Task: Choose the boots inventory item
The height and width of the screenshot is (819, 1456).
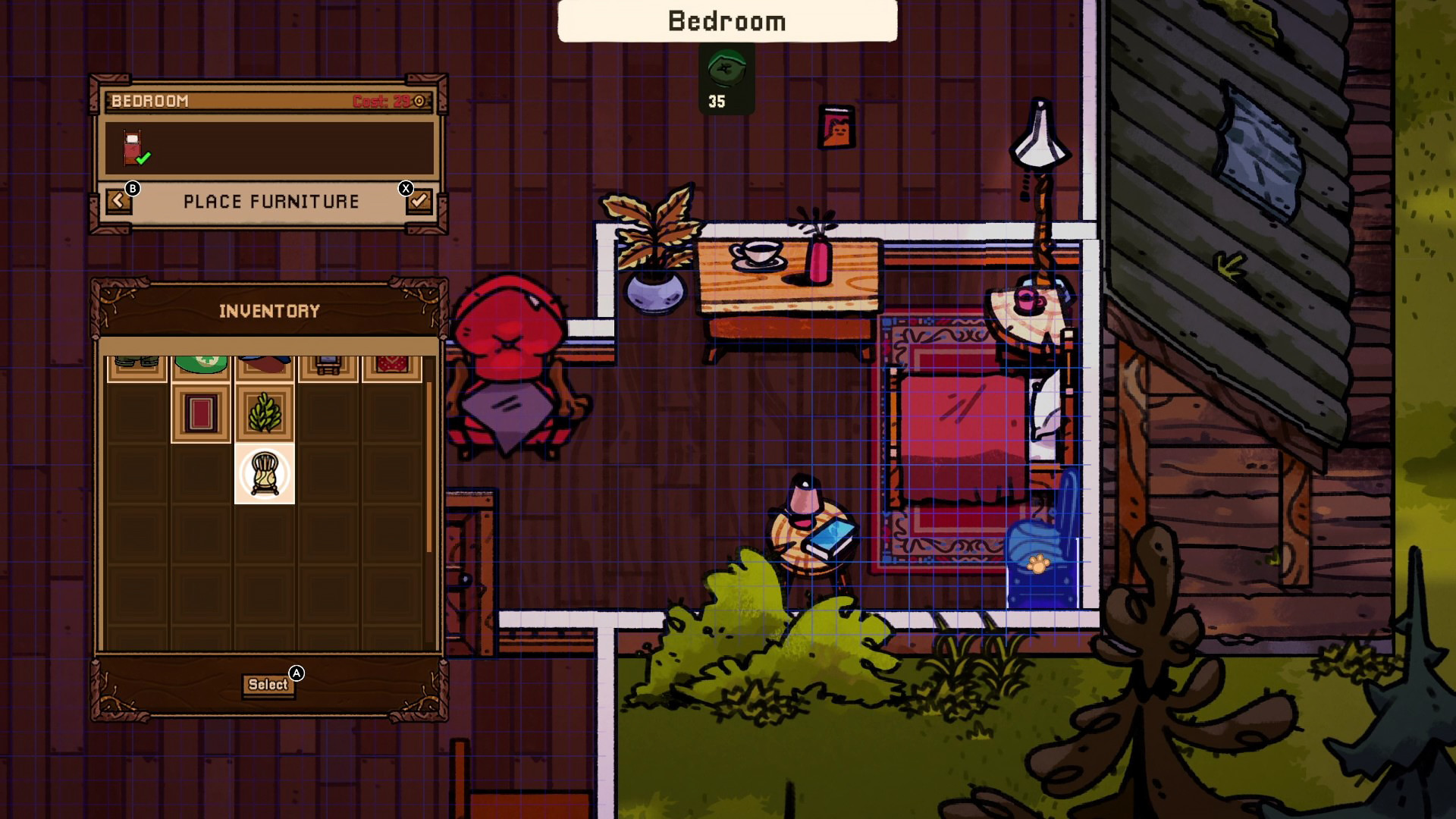Action: (x=136, y=362)
